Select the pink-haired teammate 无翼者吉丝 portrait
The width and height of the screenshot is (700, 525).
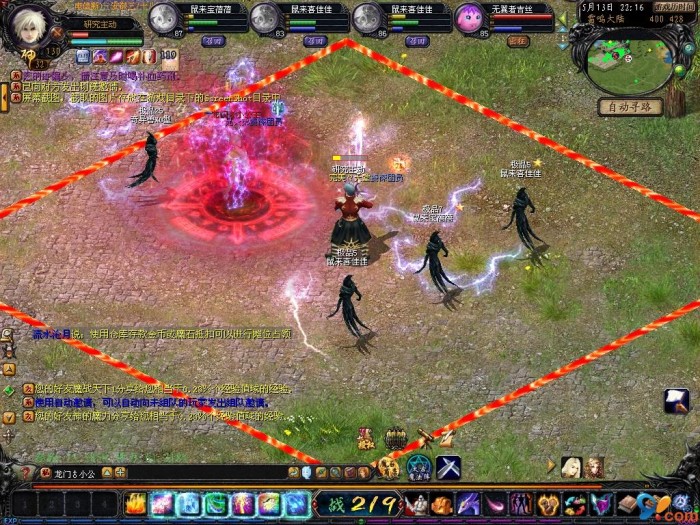click(469, 17)
